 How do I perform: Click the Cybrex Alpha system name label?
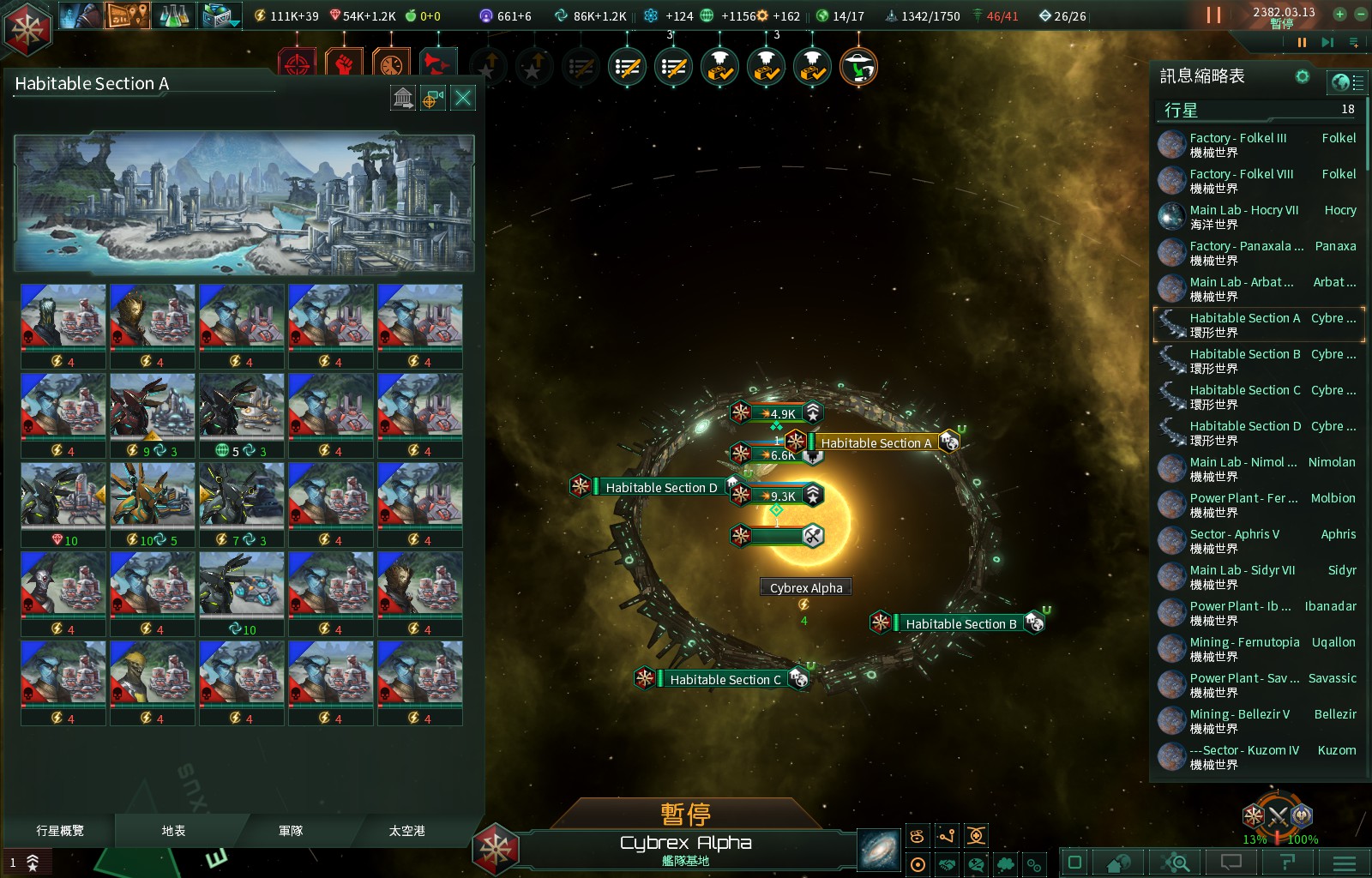806,587
